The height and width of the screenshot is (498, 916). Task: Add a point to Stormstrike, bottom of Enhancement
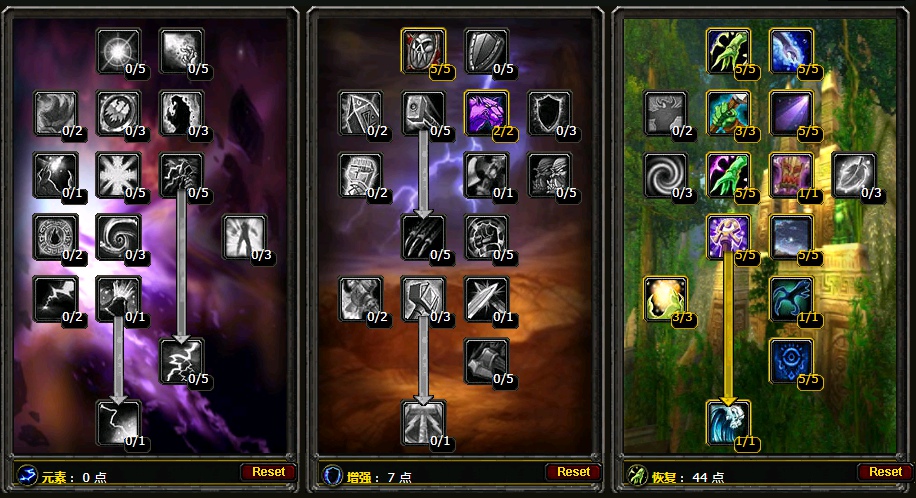coord(423,421)
